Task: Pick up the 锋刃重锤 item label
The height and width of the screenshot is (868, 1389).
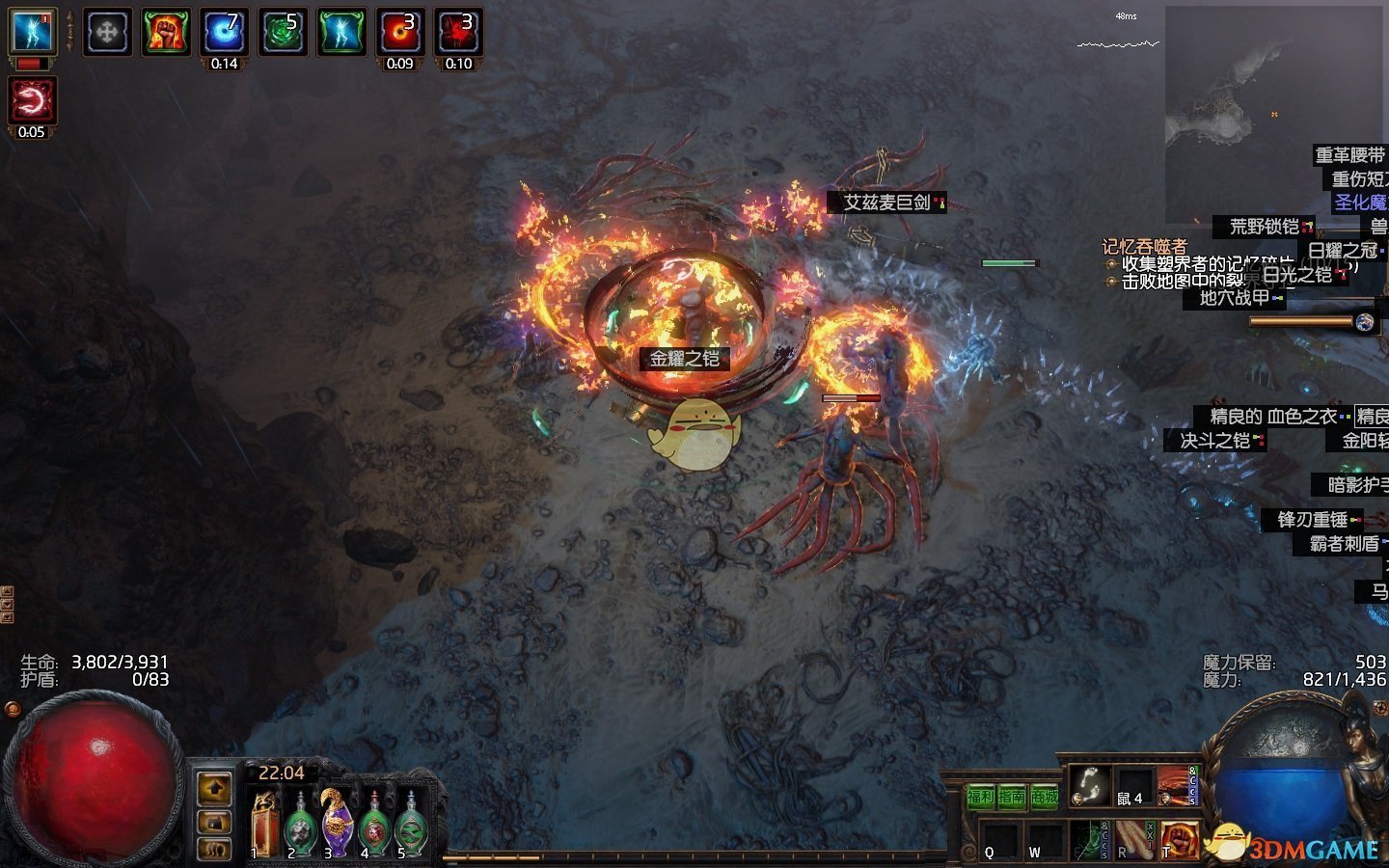Action: click(1312, 520)
